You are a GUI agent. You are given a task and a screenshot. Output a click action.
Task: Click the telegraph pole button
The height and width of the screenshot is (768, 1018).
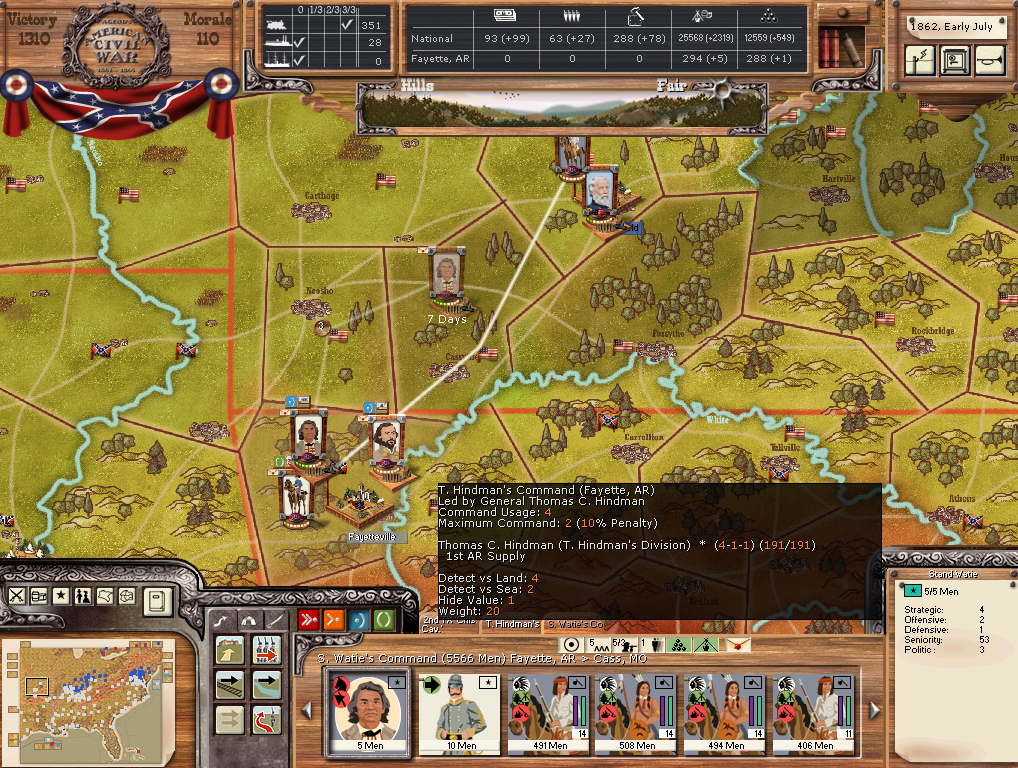(920, 61)
